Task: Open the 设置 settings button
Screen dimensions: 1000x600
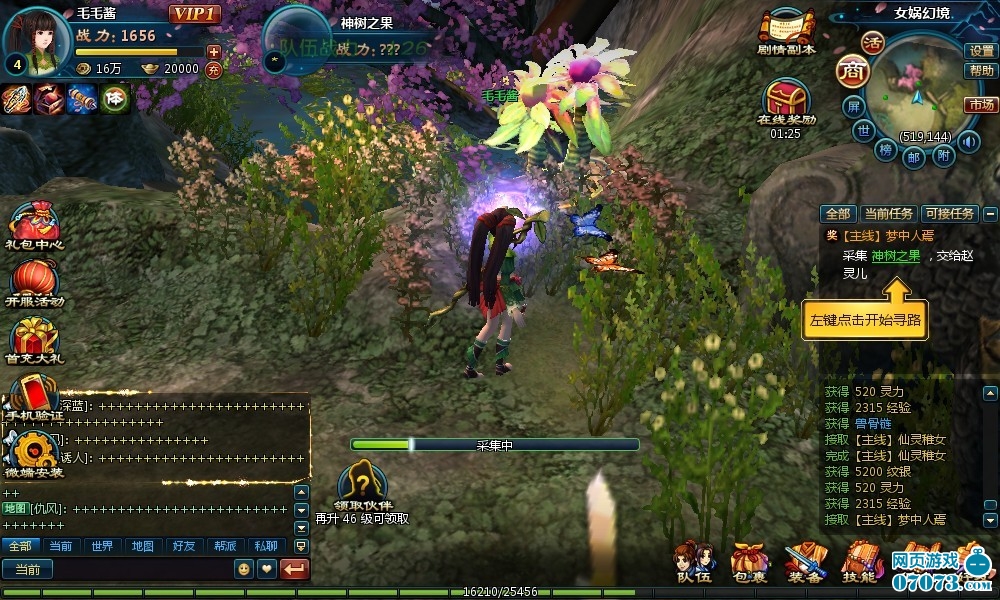Action: click(x=981, y=50)
